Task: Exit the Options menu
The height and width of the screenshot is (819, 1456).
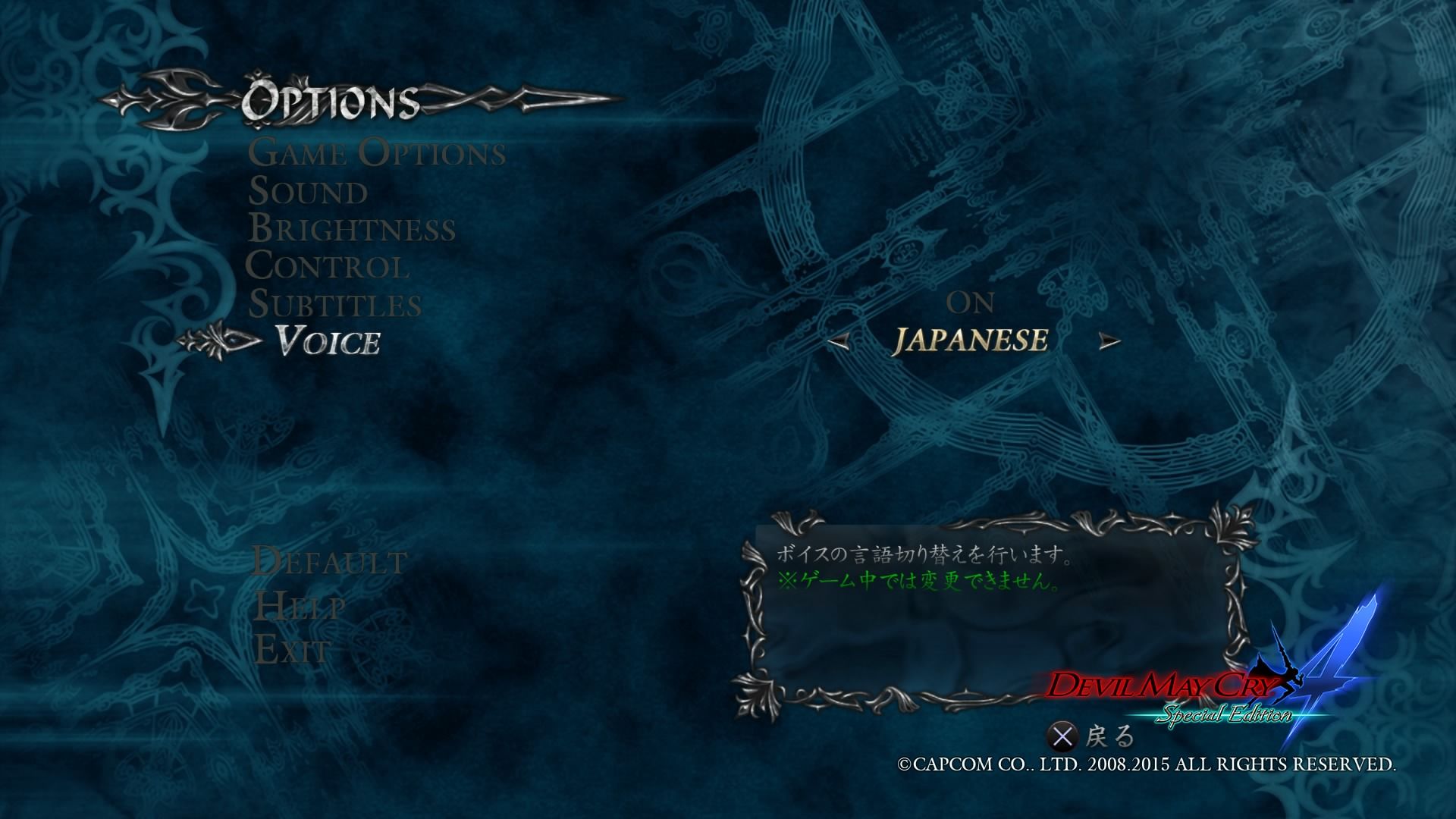Action: tap(293, 650)
